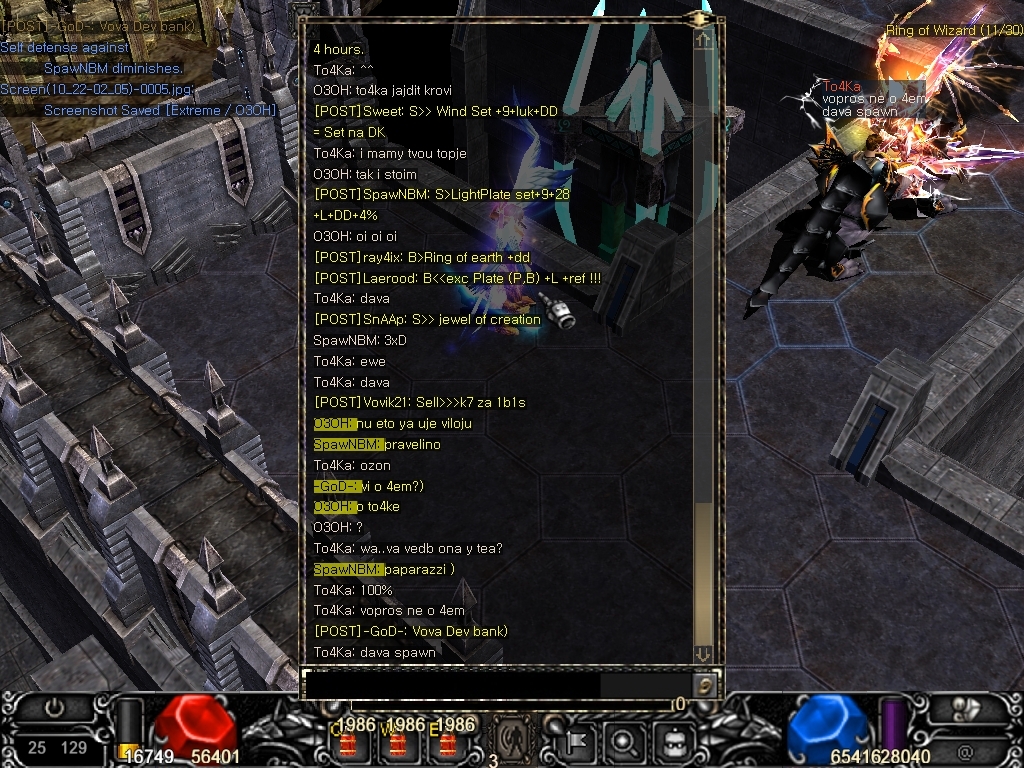Activate the magnifying glass icon

click(x=624, y=742)
